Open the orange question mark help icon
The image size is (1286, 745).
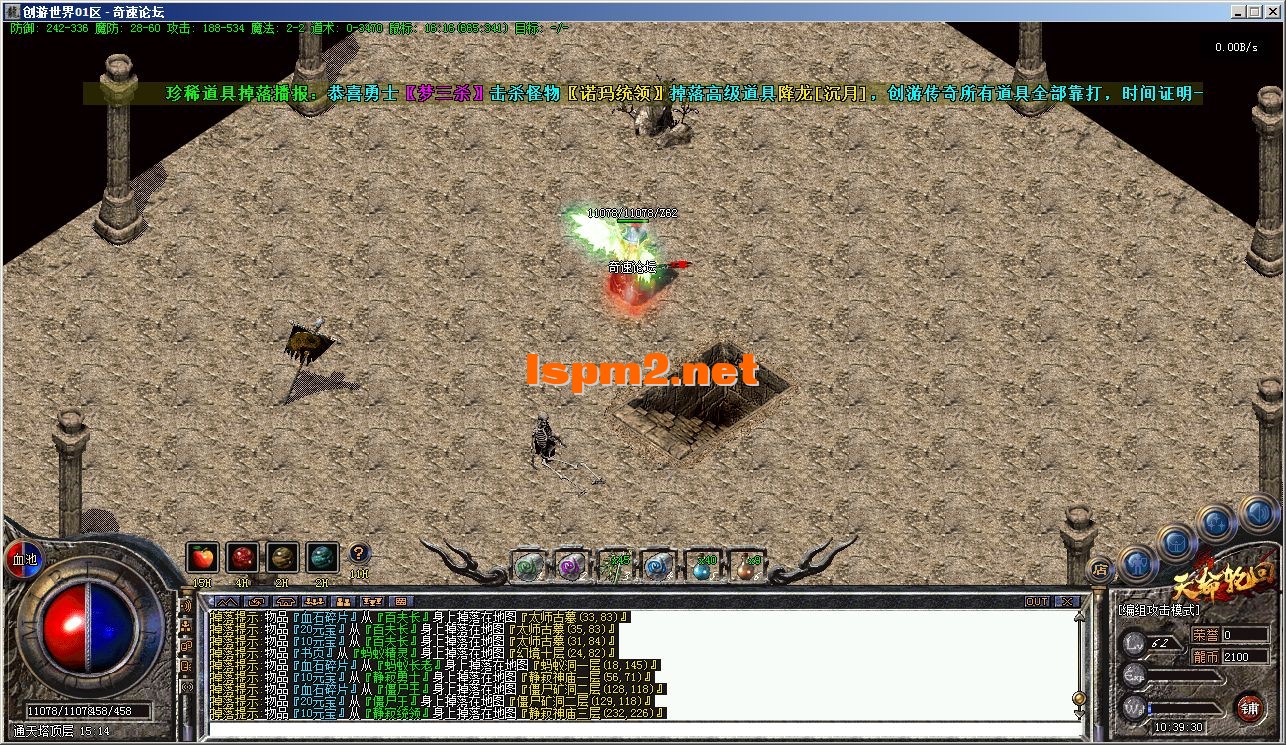click(359, 554)
